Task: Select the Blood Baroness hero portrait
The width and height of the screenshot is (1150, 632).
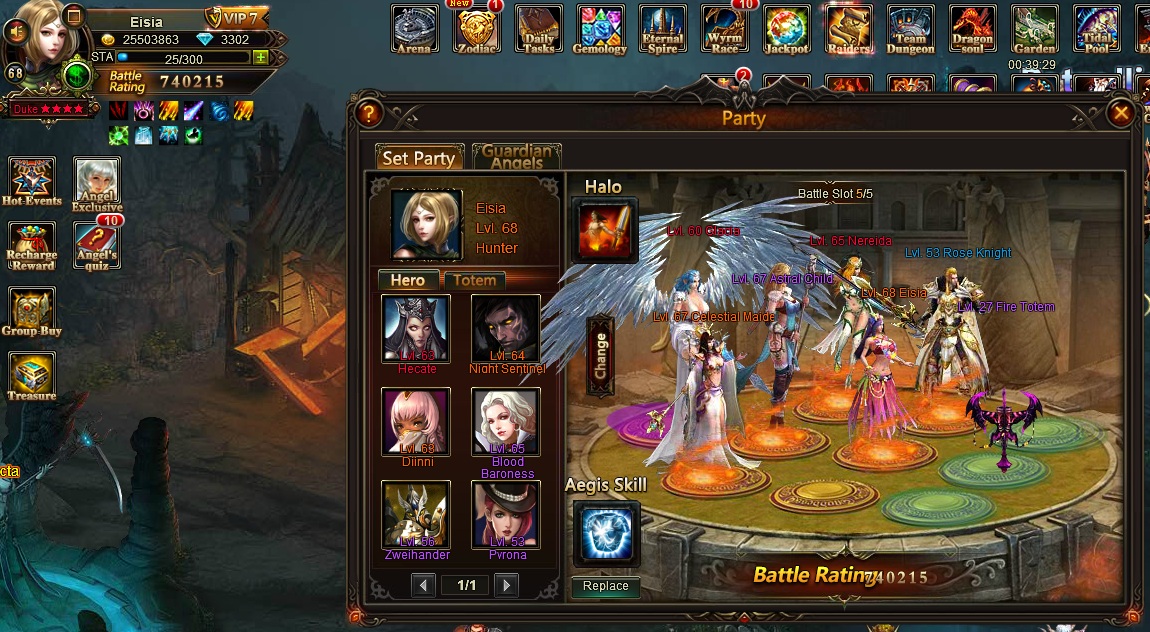Action: coord(506,422)
